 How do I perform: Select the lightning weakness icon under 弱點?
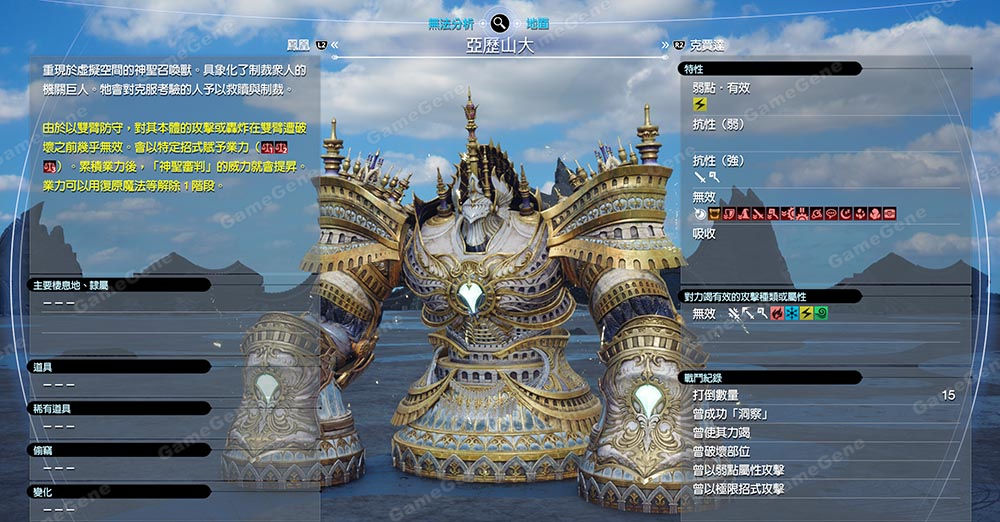click(x=699, y=104)
